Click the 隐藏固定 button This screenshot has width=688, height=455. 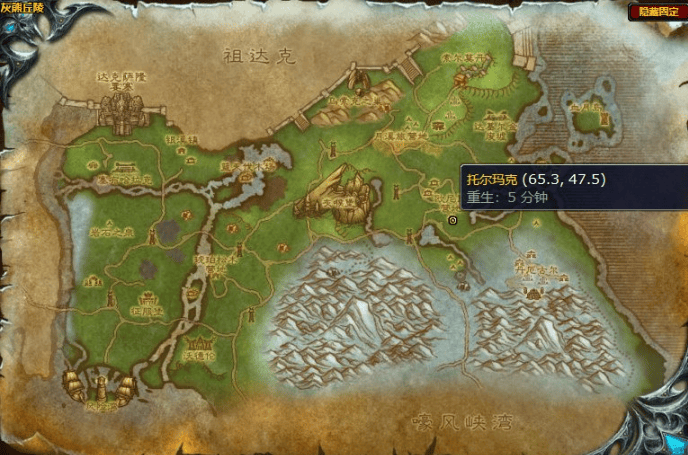659,12
